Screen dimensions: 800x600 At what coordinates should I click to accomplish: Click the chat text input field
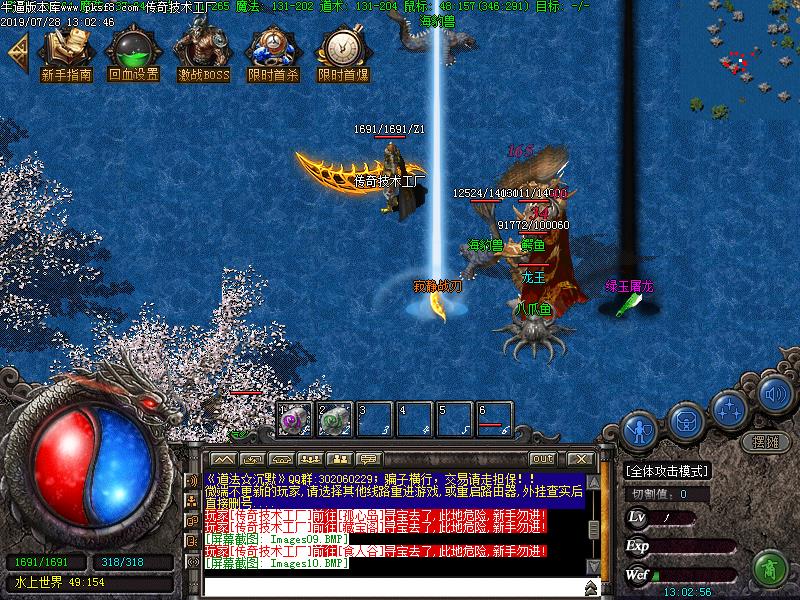[390, 585]
